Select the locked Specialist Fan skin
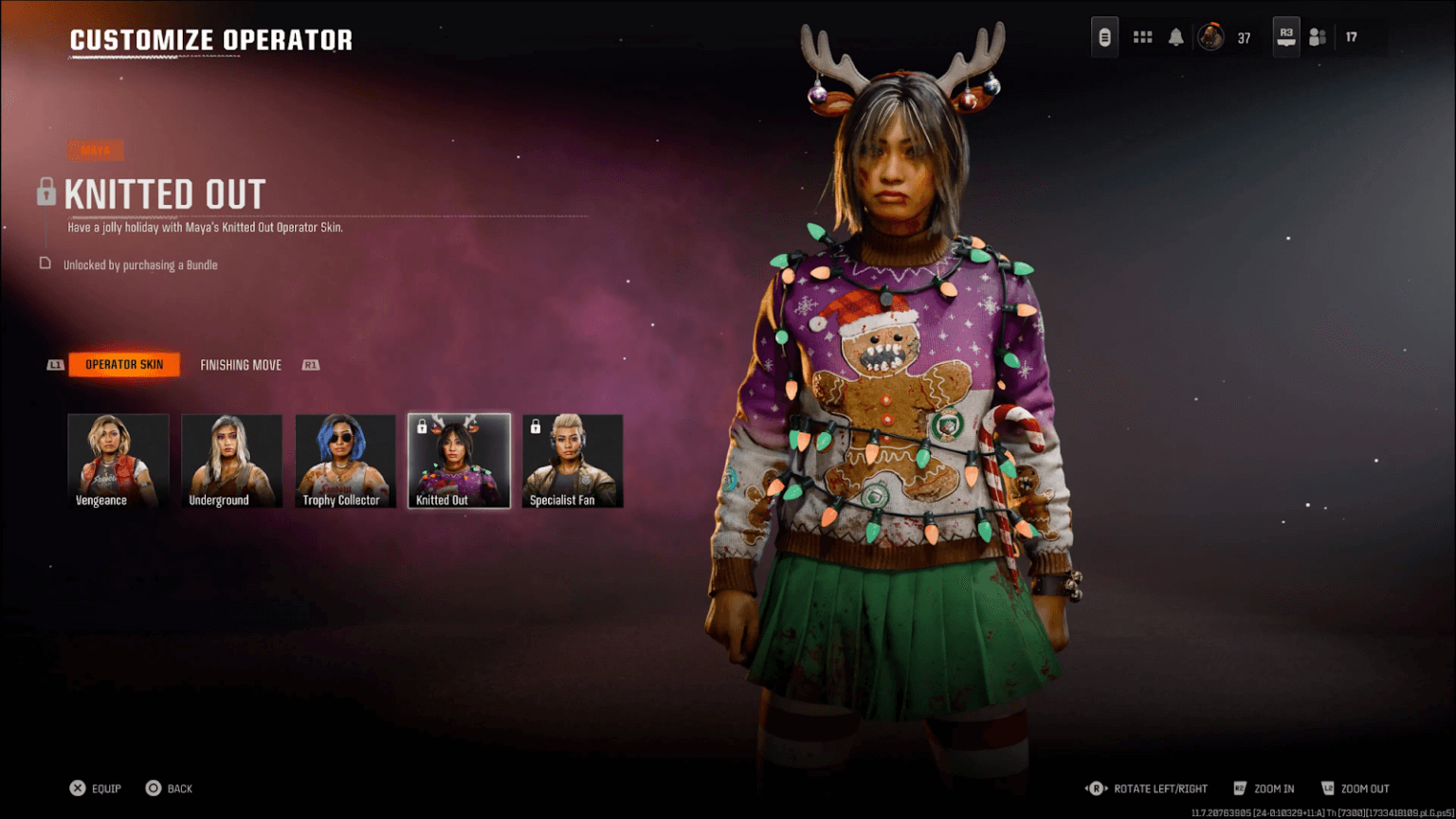The height and width of the screenshot is (819, 1456). click(572, 460)
